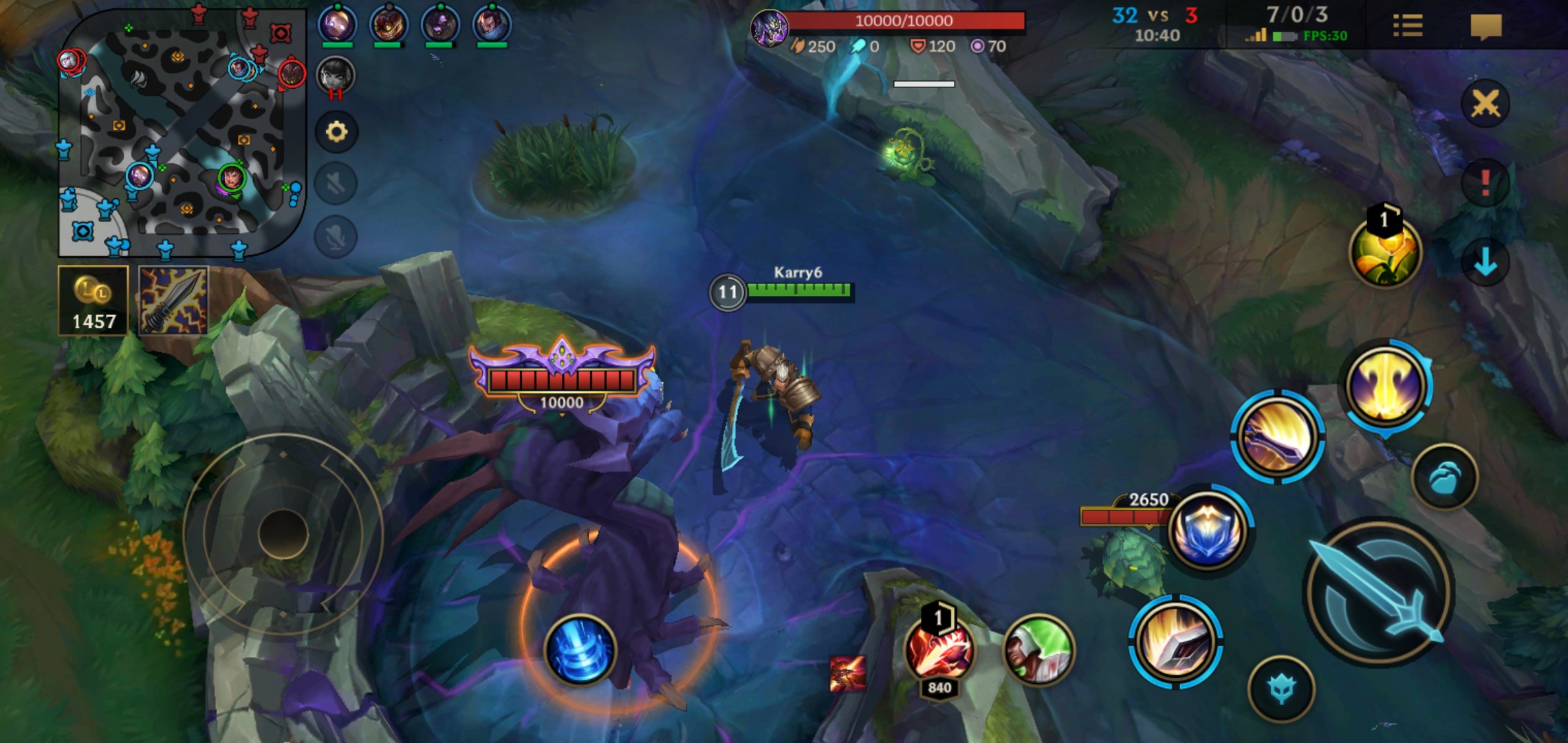1568x743 pixels.
Task: Buy the suggested dagger item
Action: pos(173,301)
